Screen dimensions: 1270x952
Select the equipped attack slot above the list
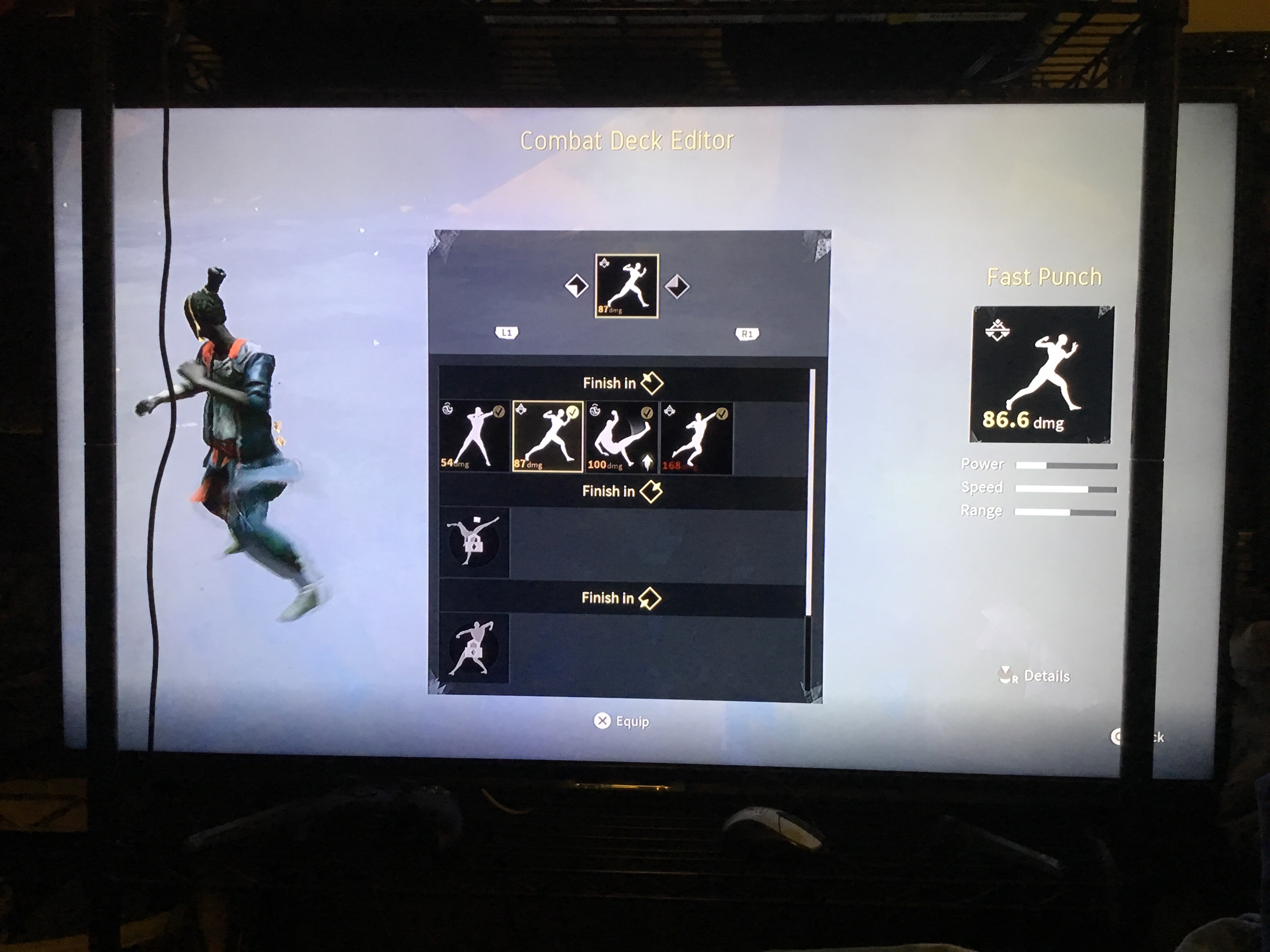coord(626,286)
